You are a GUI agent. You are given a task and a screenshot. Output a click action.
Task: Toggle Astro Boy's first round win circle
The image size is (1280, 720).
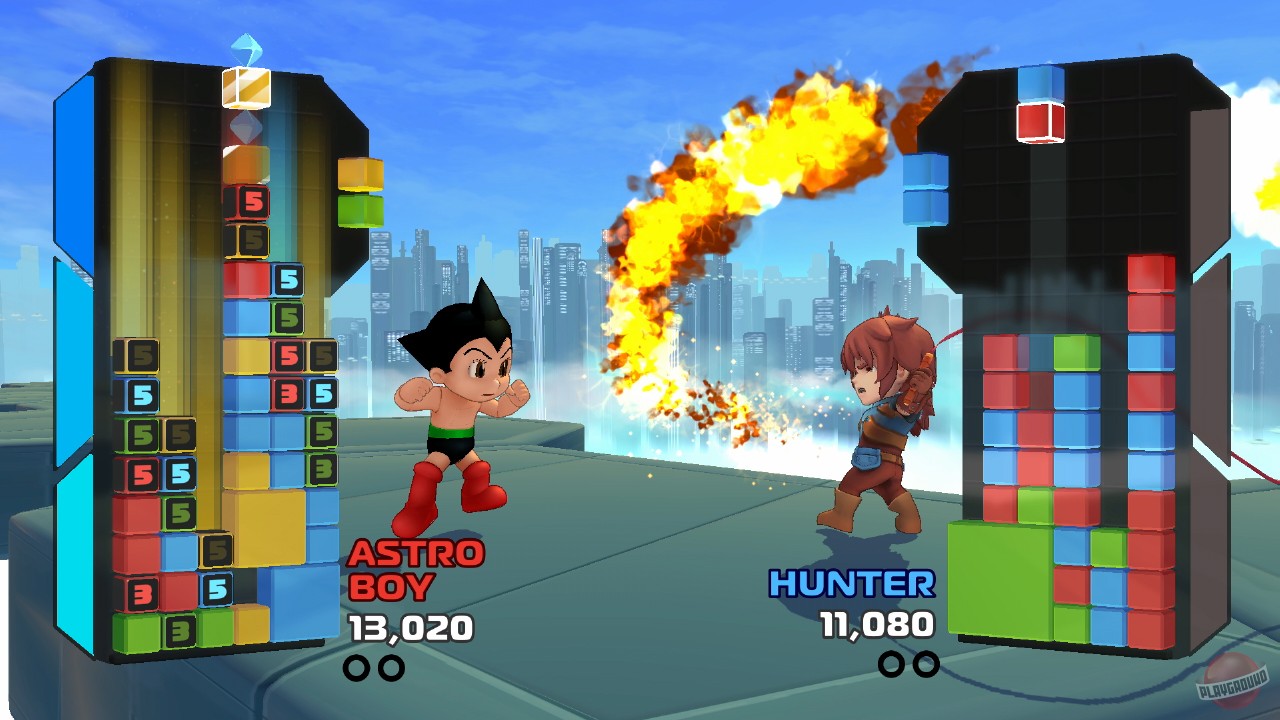[355, 665]
